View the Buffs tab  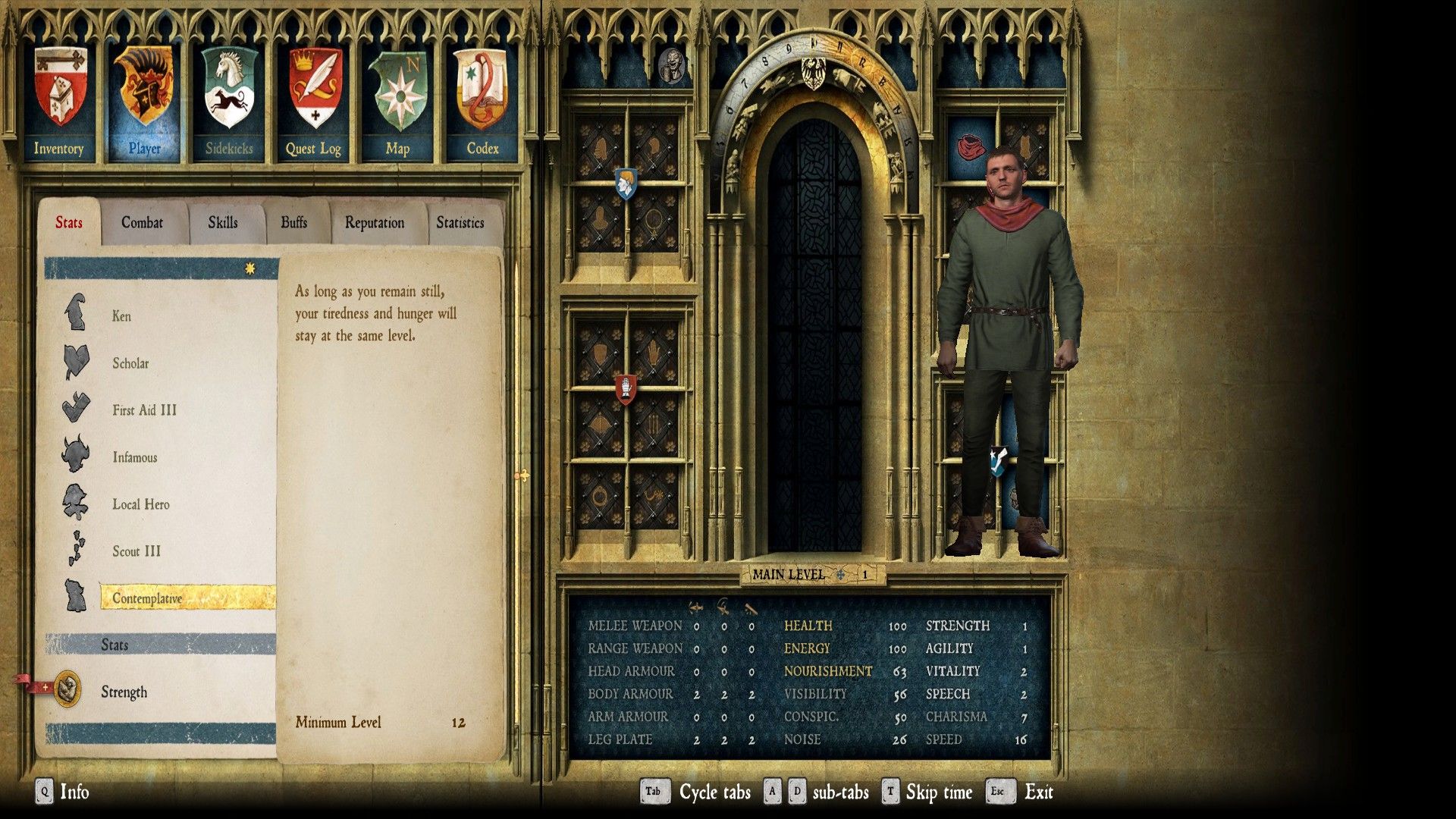294,222
